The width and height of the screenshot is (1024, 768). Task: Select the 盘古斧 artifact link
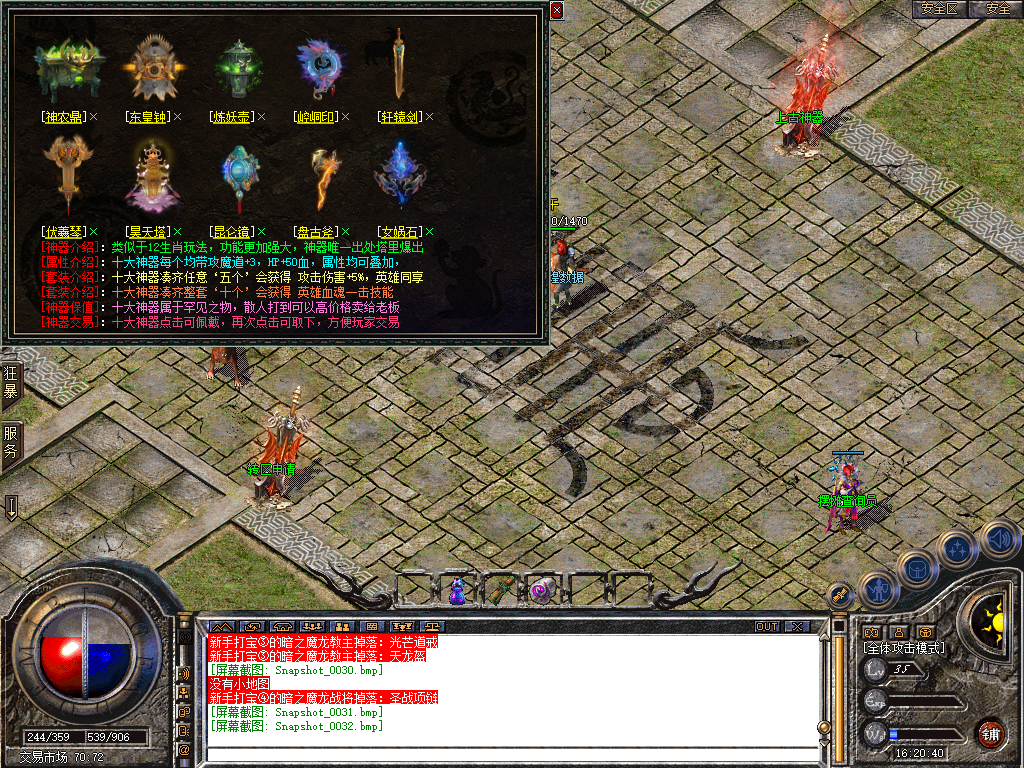[316, 231]
